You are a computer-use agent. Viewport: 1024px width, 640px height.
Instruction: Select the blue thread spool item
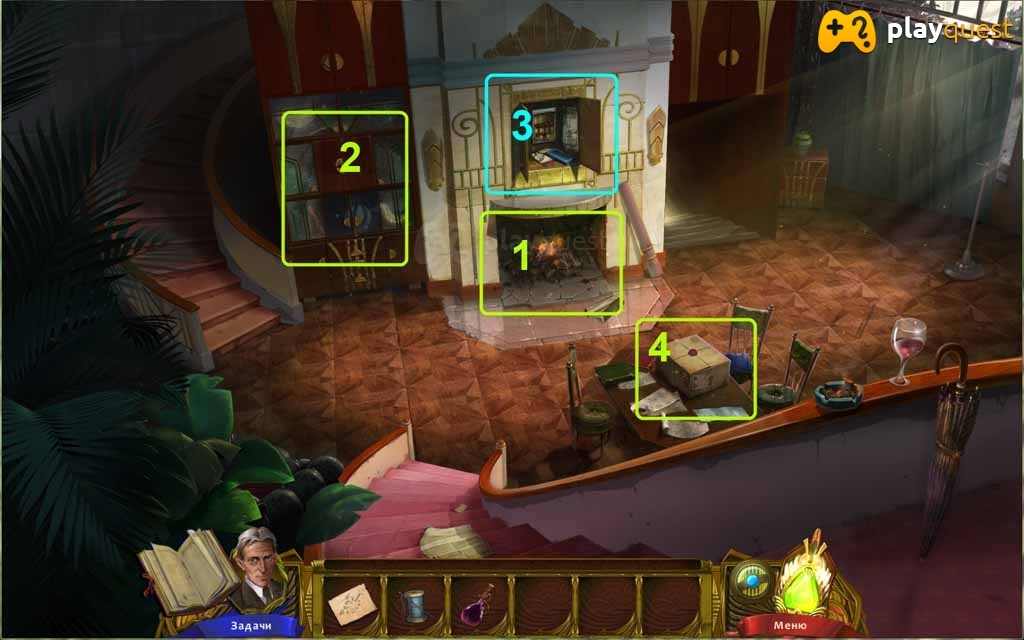[413, 605]
